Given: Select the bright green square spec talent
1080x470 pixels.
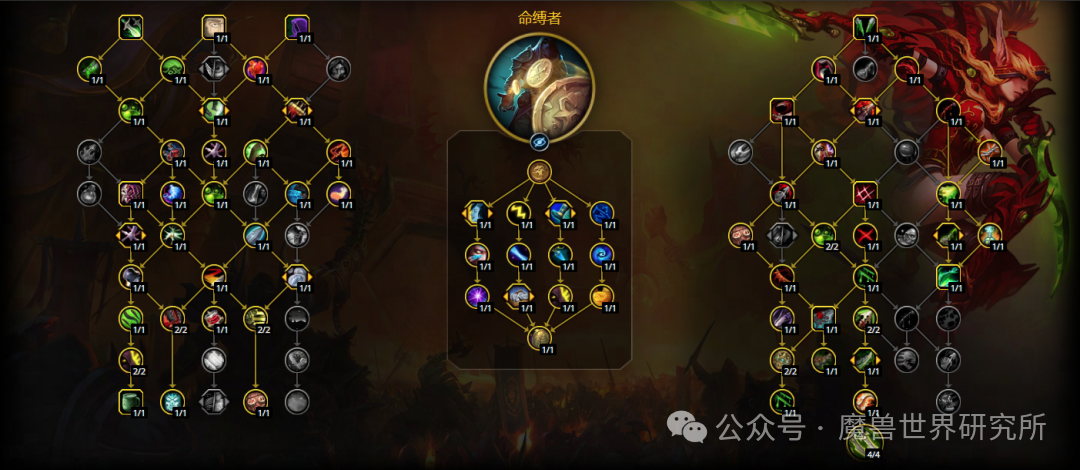Looking at the screenshot, I should pyautogui.click(x=949, y=276).
